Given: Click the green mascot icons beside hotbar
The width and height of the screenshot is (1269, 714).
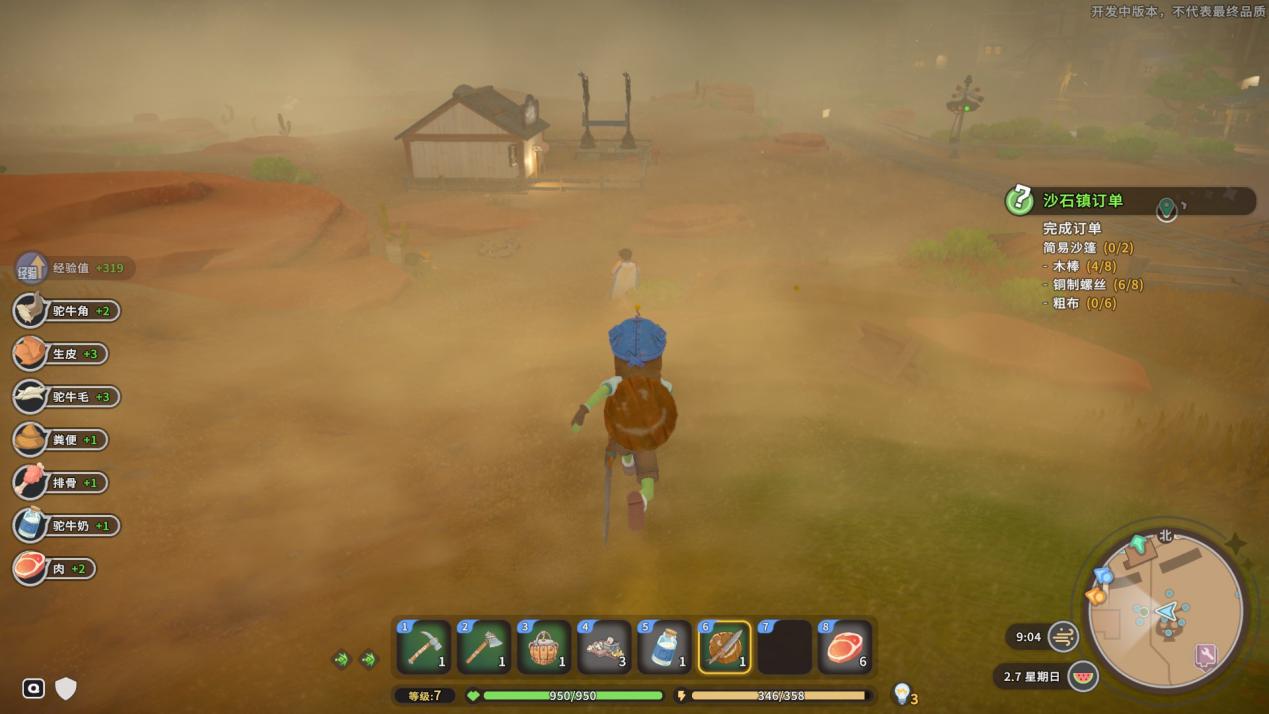Looking at the screenshot, I should click(355, 659).
